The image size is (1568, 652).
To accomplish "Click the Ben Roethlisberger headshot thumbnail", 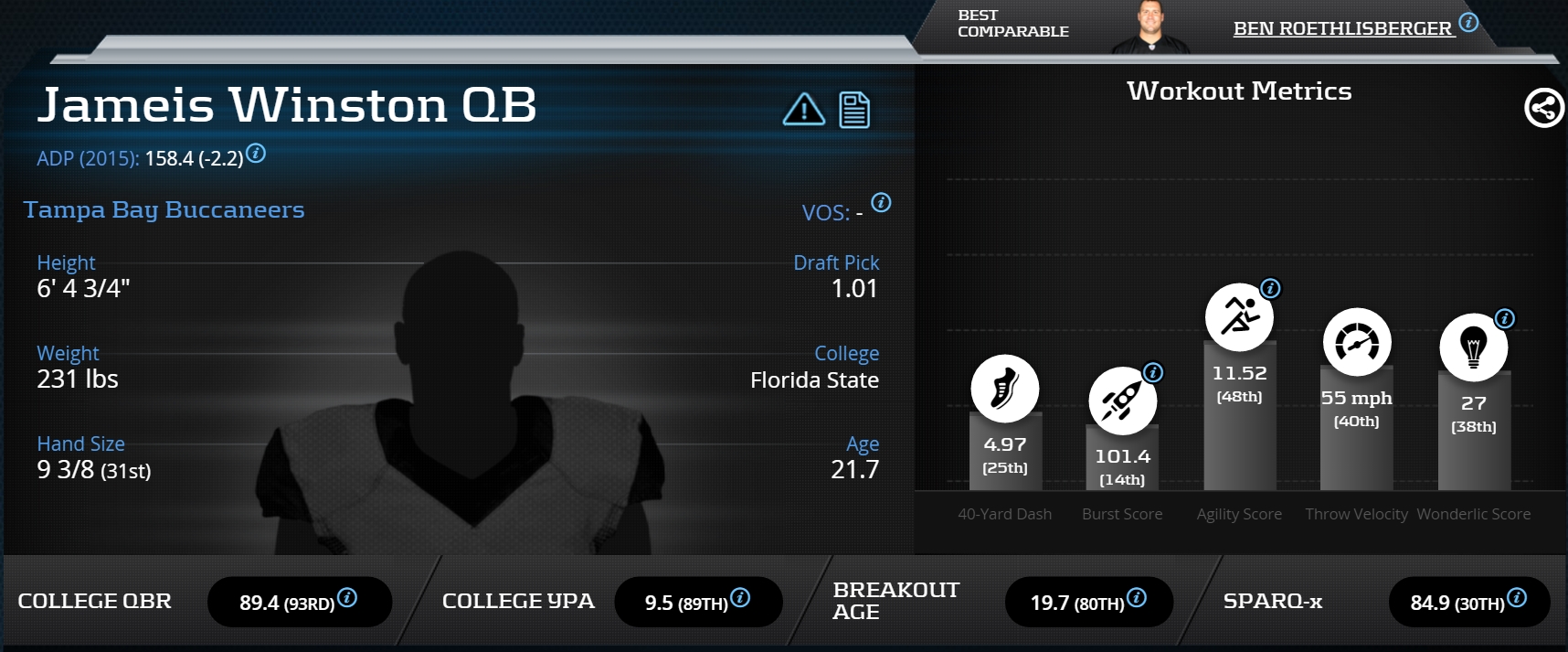I will [1150, 28].
